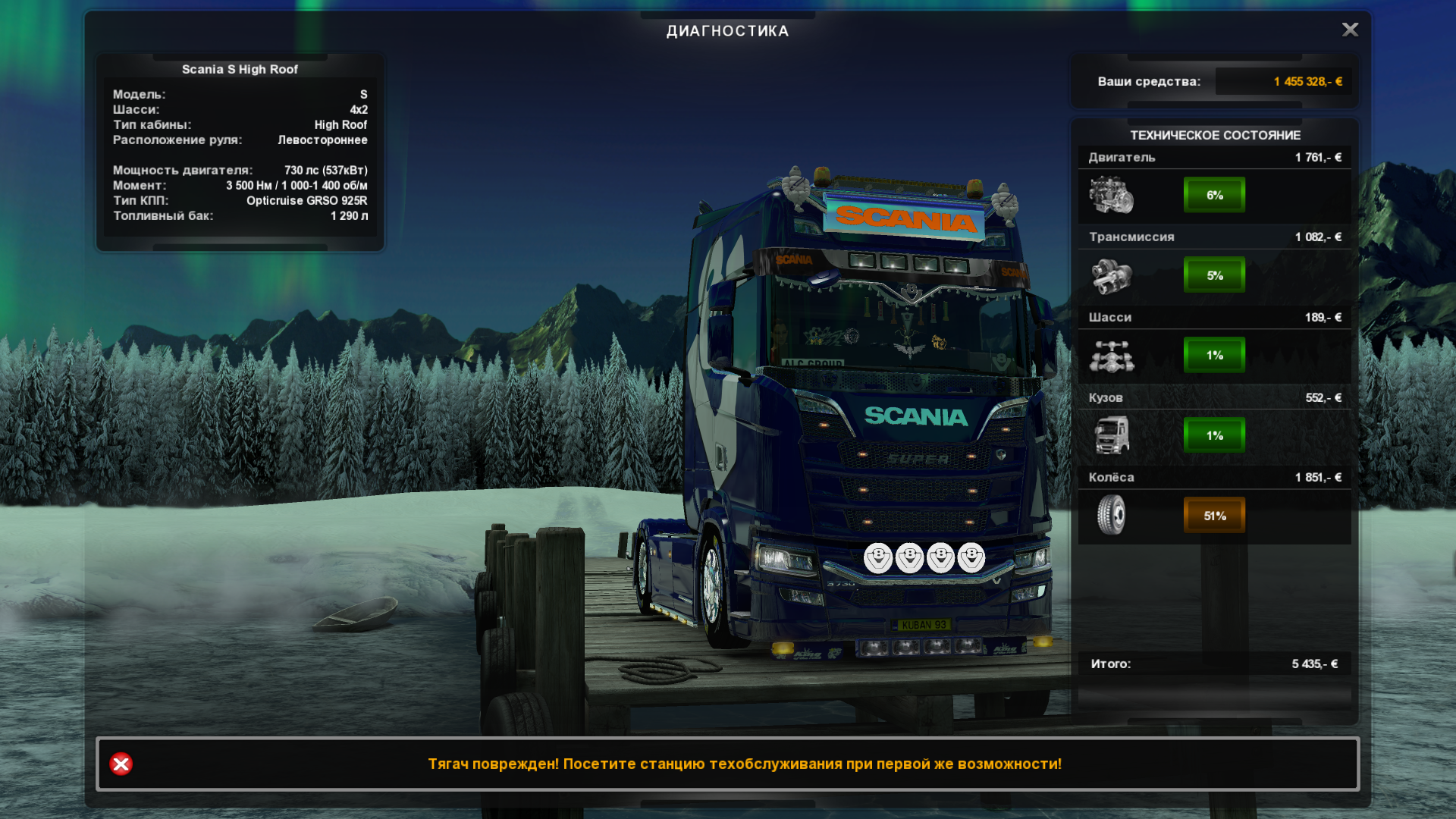Viewport: 1456px width, 819px height.
Task: Select the Трансмиссия 5% damage indicator
Action: 1214,275
